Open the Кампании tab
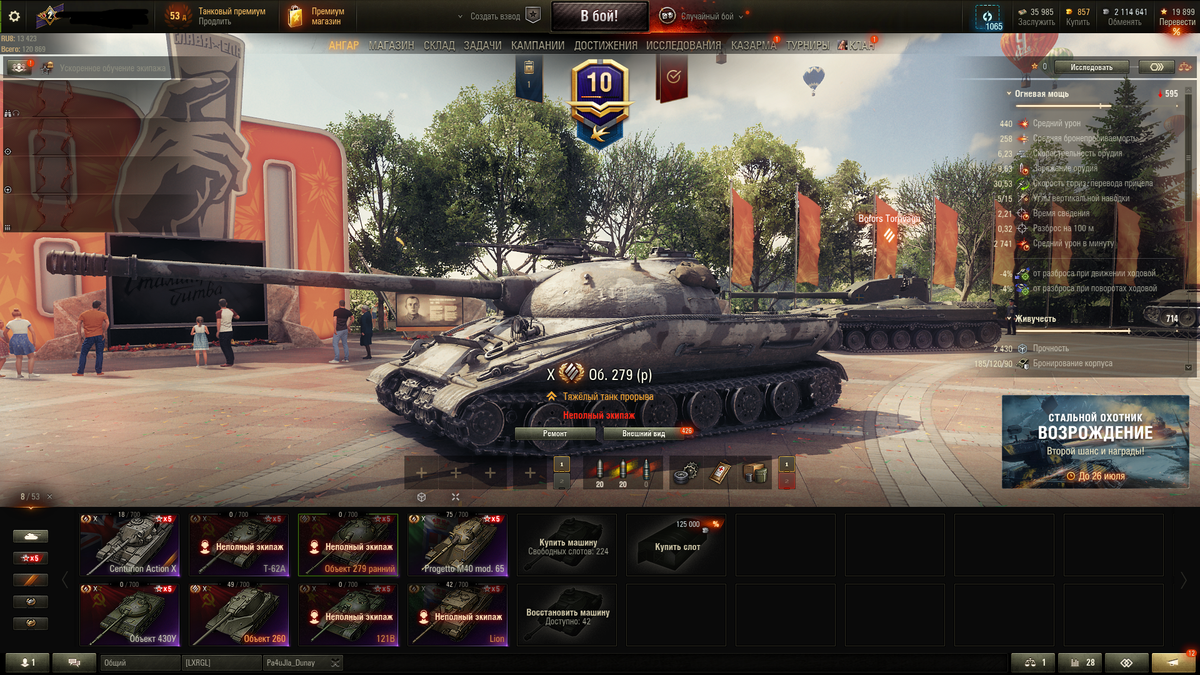The height and width of the screenshot is (675, 1200). point(538,46)
